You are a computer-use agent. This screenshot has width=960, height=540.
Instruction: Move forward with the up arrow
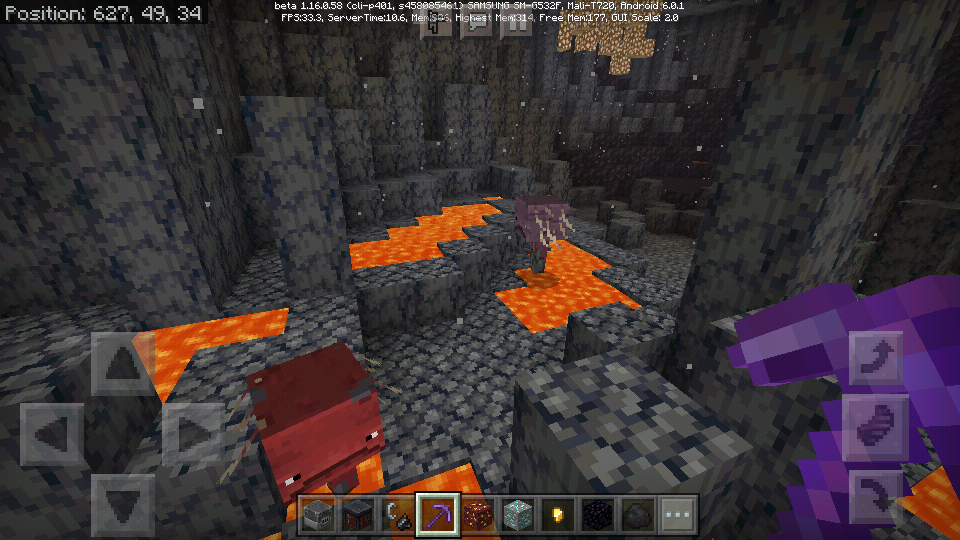123,364
